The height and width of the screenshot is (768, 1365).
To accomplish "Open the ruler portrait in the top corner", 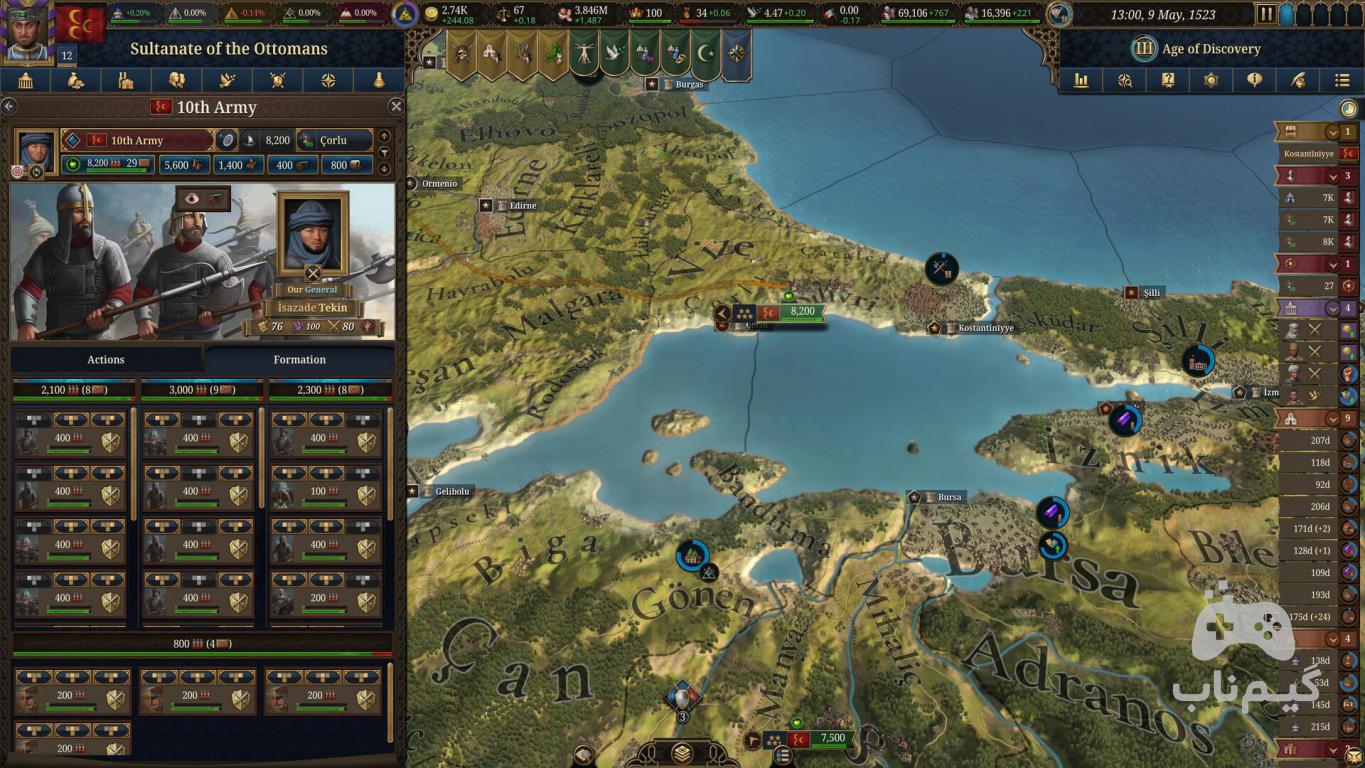I will click(x=26, y=30).
